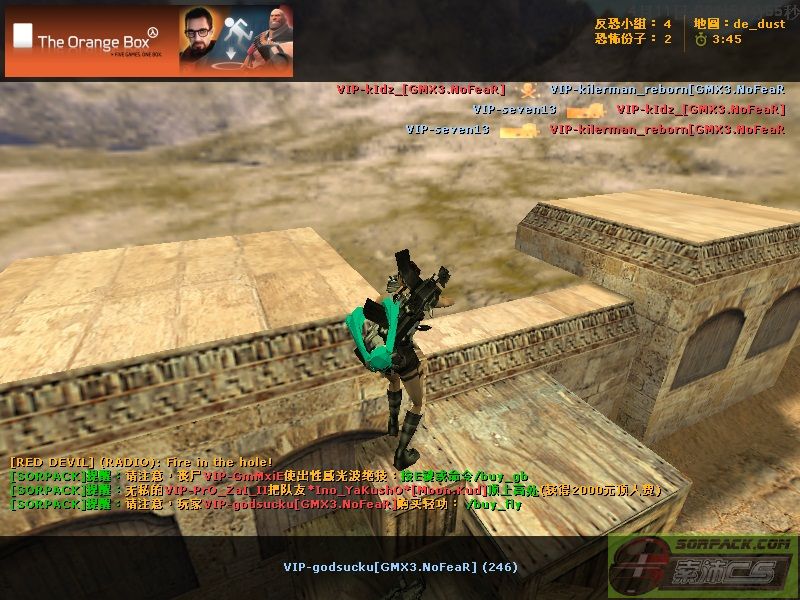Click the SORPACK.COM logo
800x600 pixels.
[x=702, y=567]
